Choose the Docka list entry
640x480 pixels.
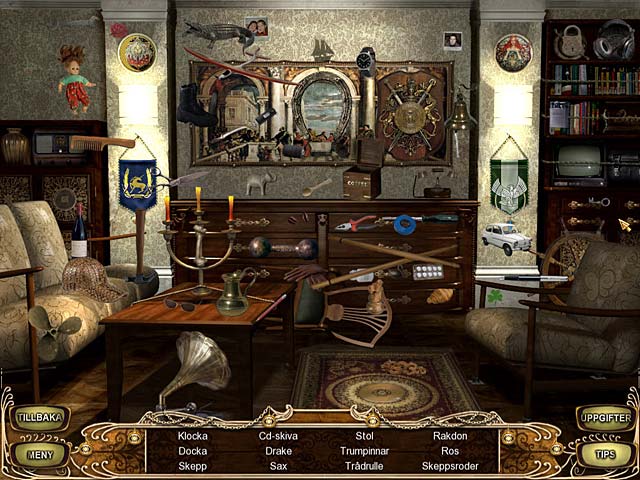tap(193, 451)
